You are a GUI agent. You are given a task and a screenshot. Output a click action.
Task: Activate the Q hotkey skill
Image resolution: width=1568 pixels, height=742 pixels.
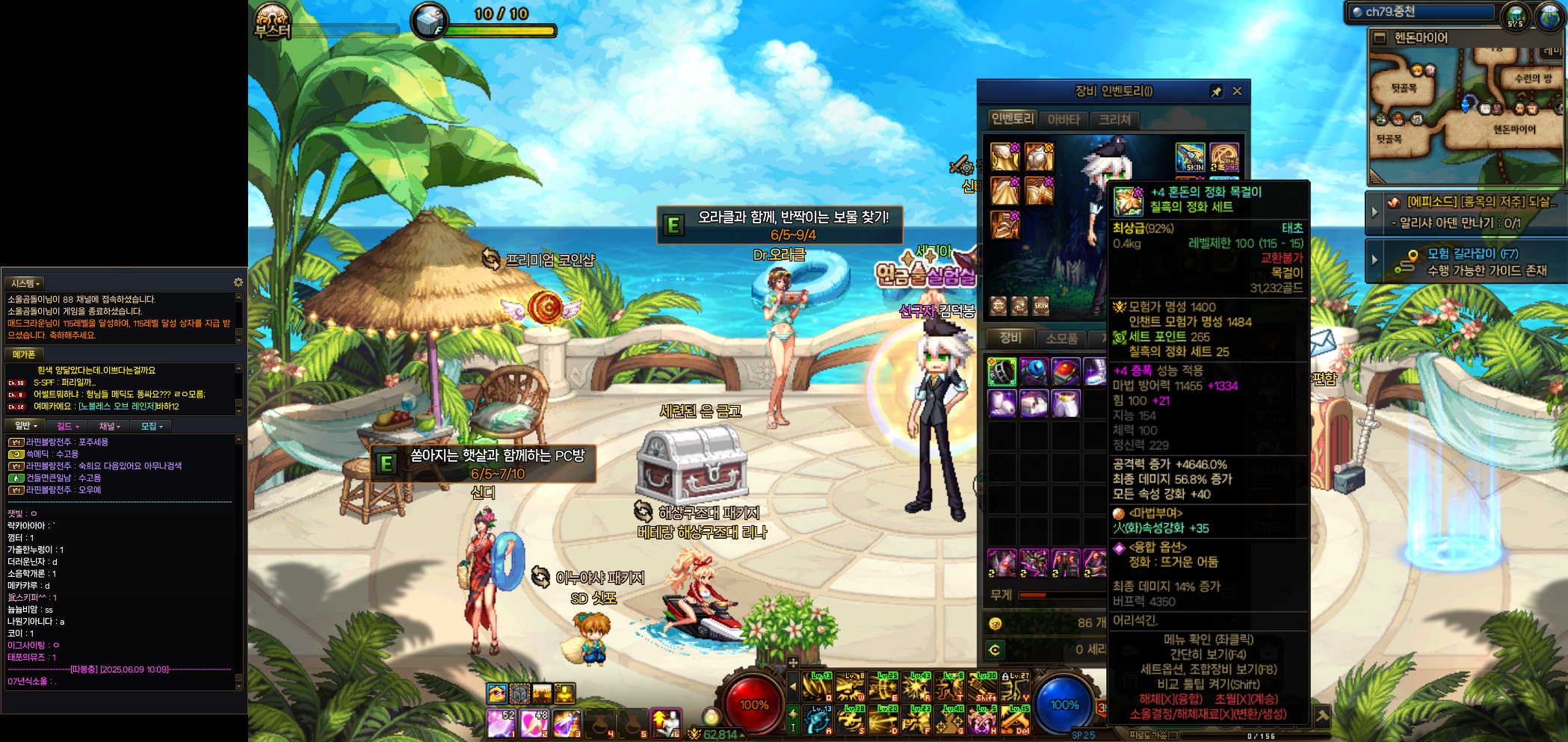(x=818, y=686)
